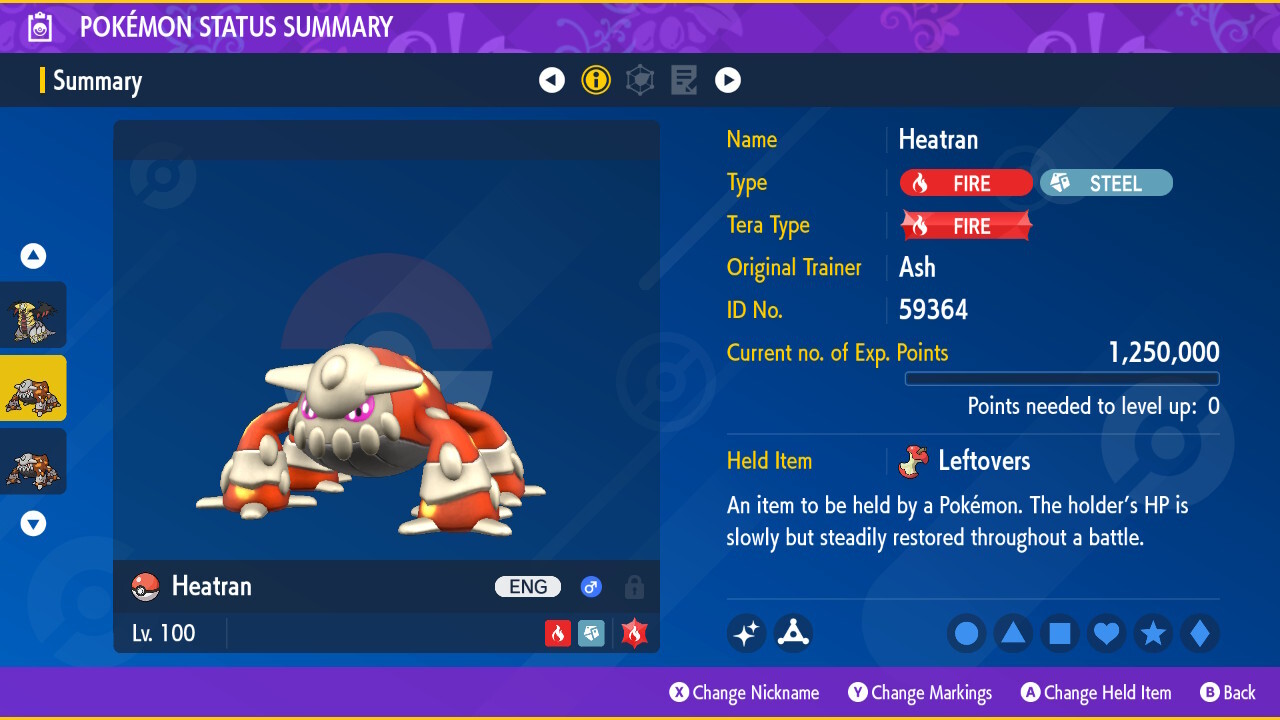Image resolution: width=1280 pixels, height=720 pixels.
Task: Toggle the diamond marking
Action: coord(1199,633)
